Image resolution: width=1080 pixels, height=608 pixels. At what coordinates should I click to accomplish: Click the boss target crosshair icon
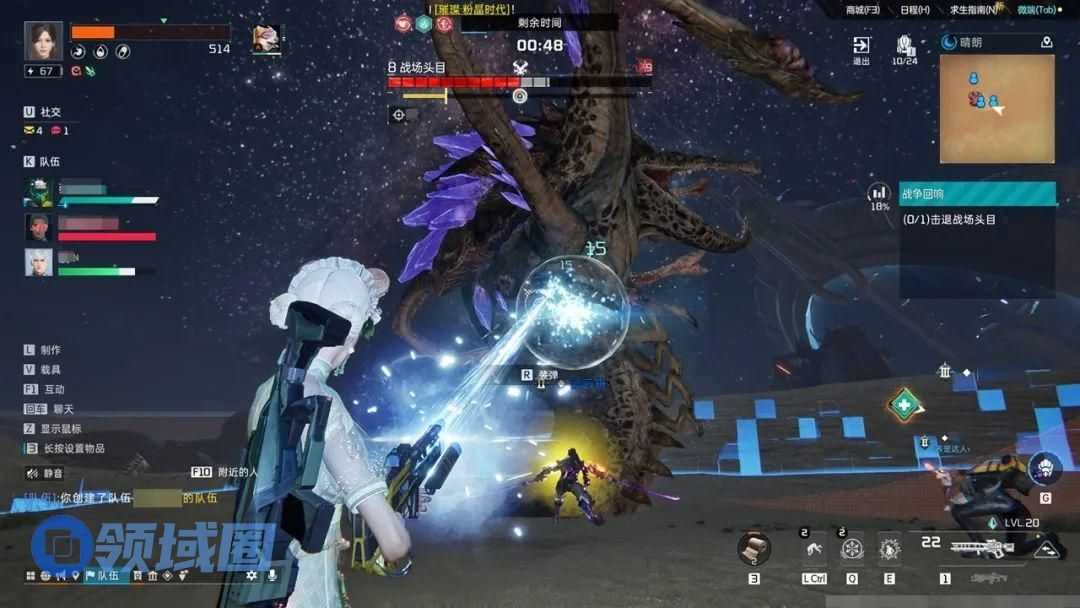click(x=399, y=115)
